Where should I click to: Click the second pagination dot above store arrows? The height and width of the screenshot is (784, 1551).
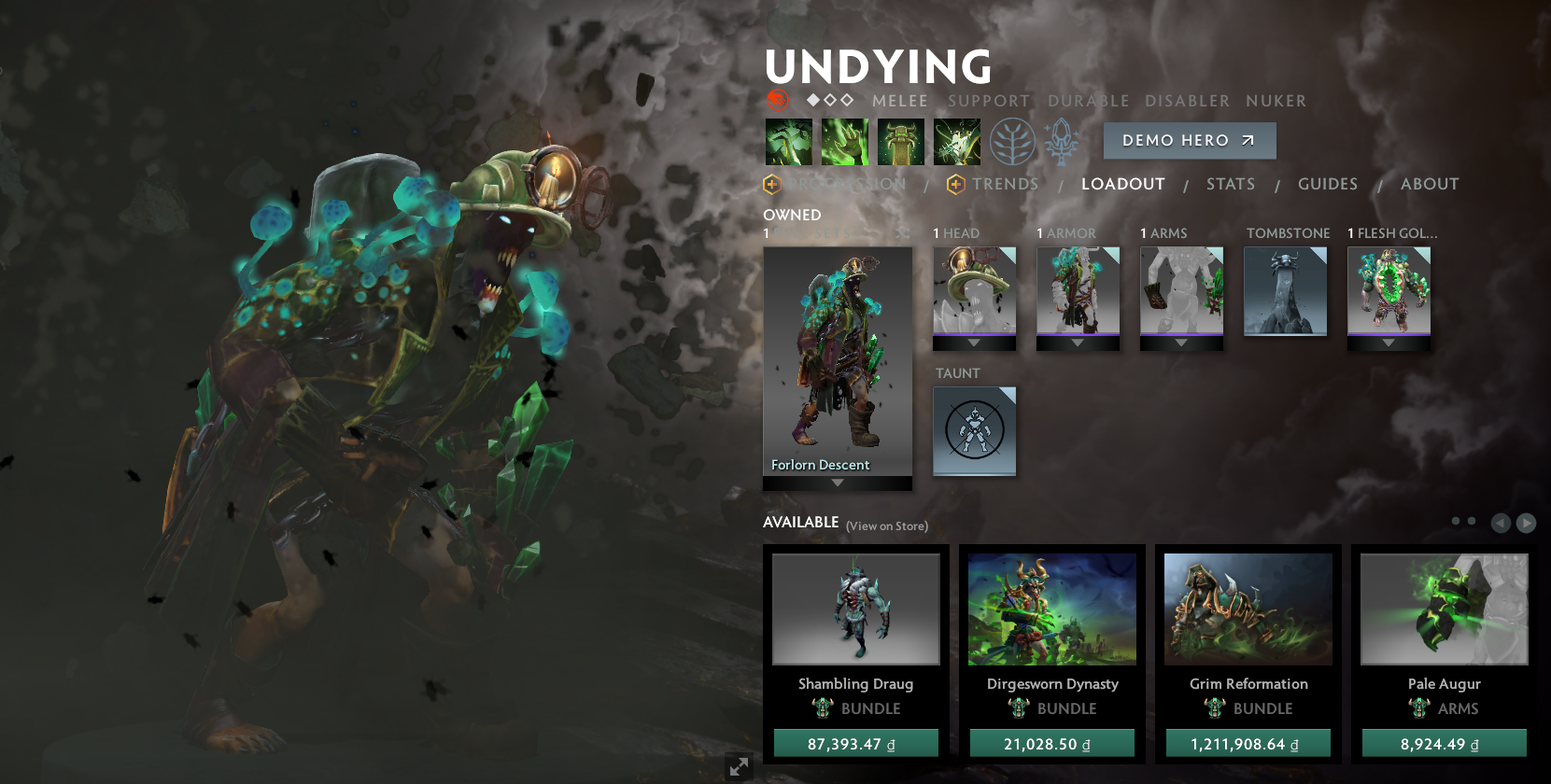pyautogui.click(x=1473, y=523)
